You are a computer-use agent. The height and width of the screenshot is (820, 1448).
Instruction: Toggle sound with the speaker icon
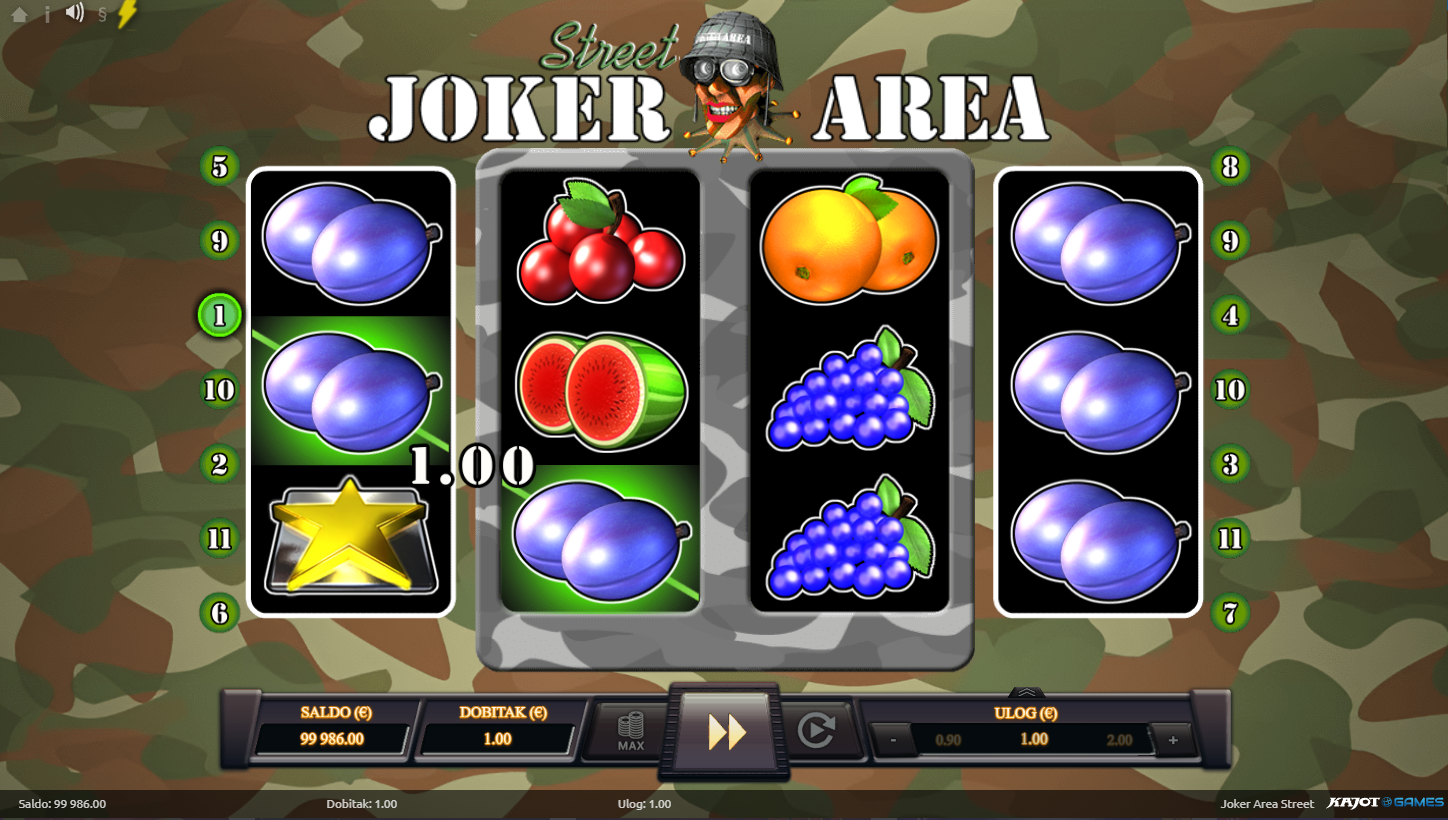75,13
